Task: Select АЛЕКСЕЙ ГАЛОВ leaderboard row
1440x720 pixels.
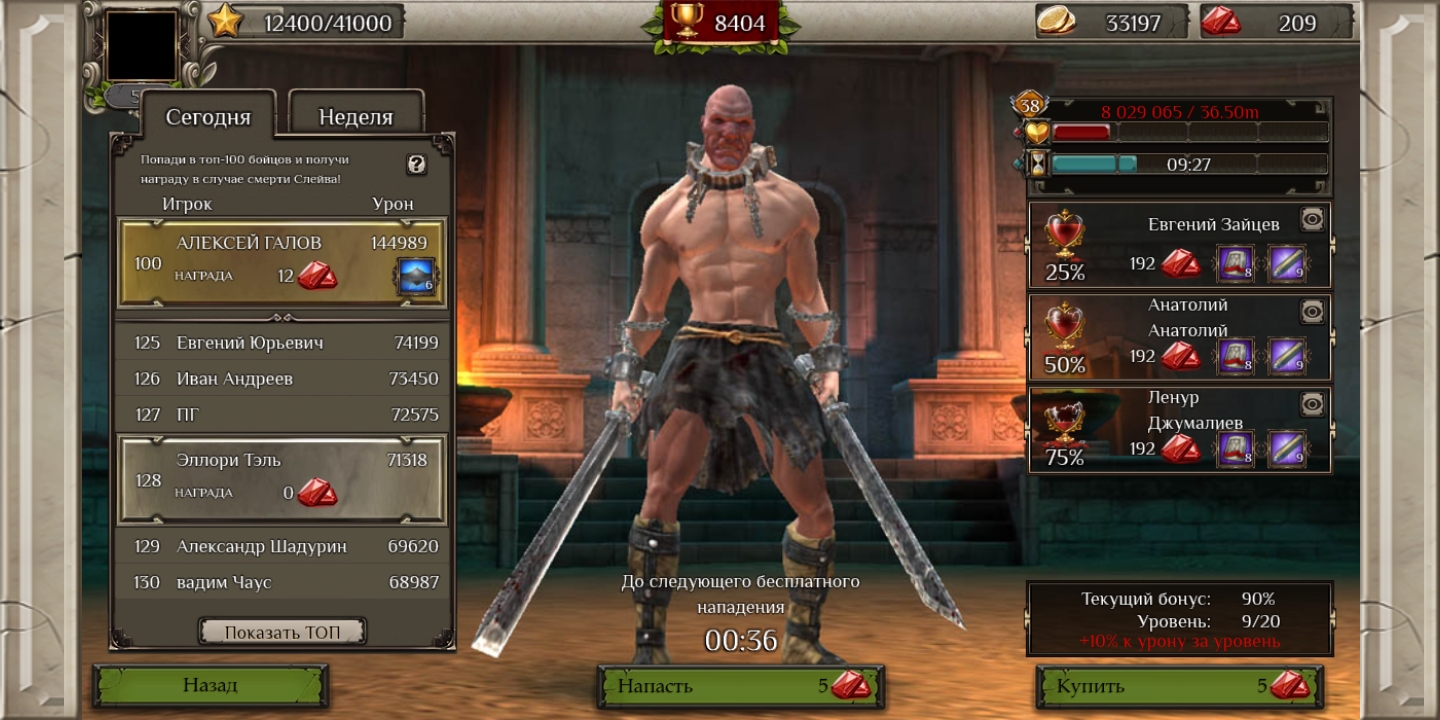Action: (282, 262)
